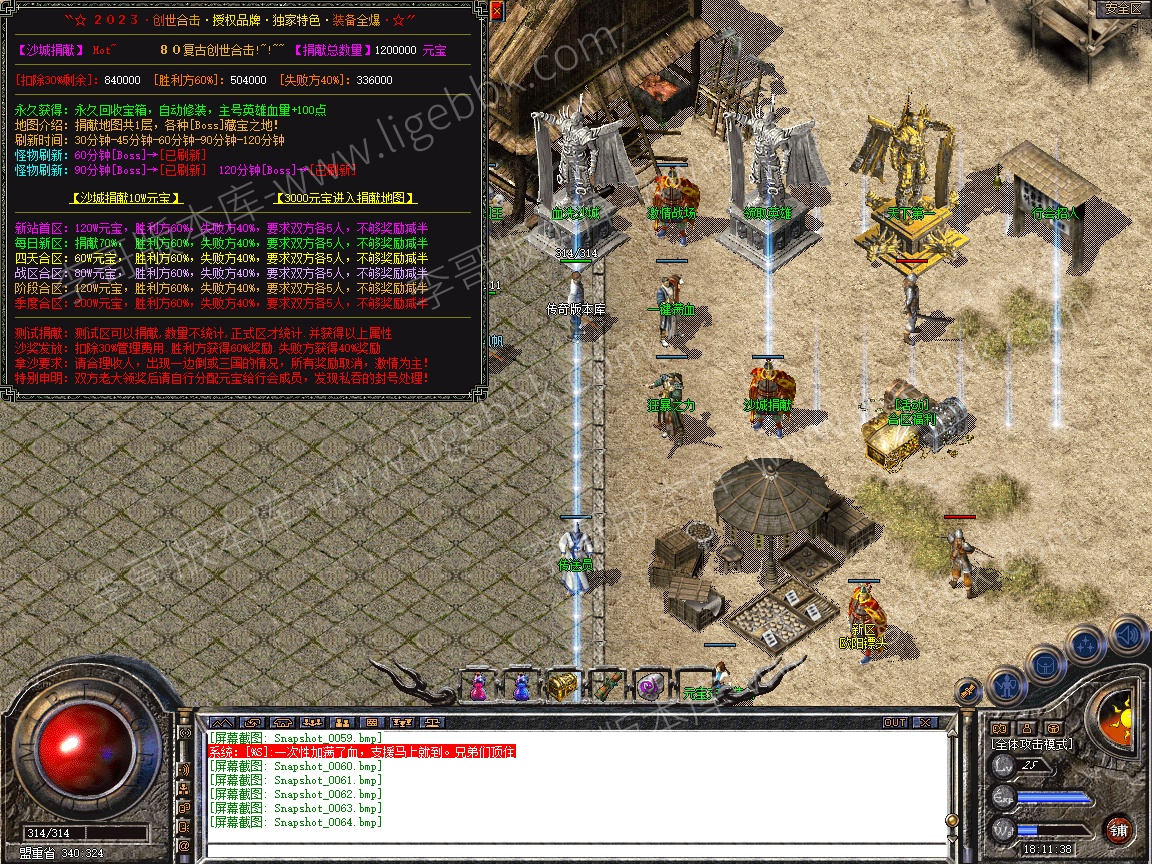
Task: Use the blue potion in belt slot
Action: 520,686
